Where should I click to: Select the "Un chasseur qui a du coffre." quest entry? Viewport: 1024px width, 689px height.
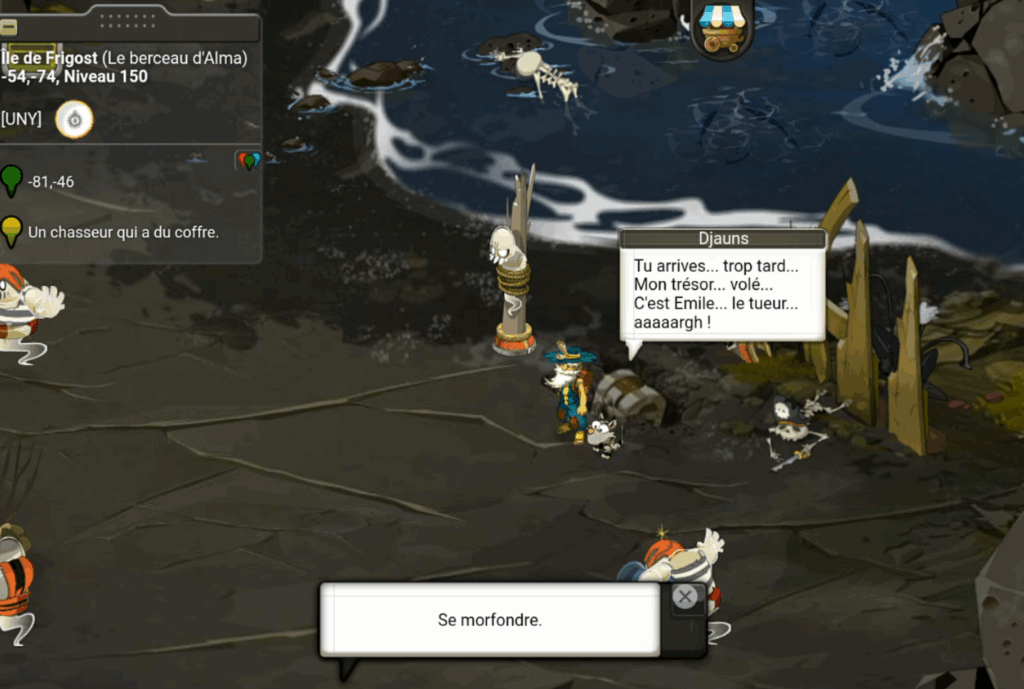(x=123, y=232)
